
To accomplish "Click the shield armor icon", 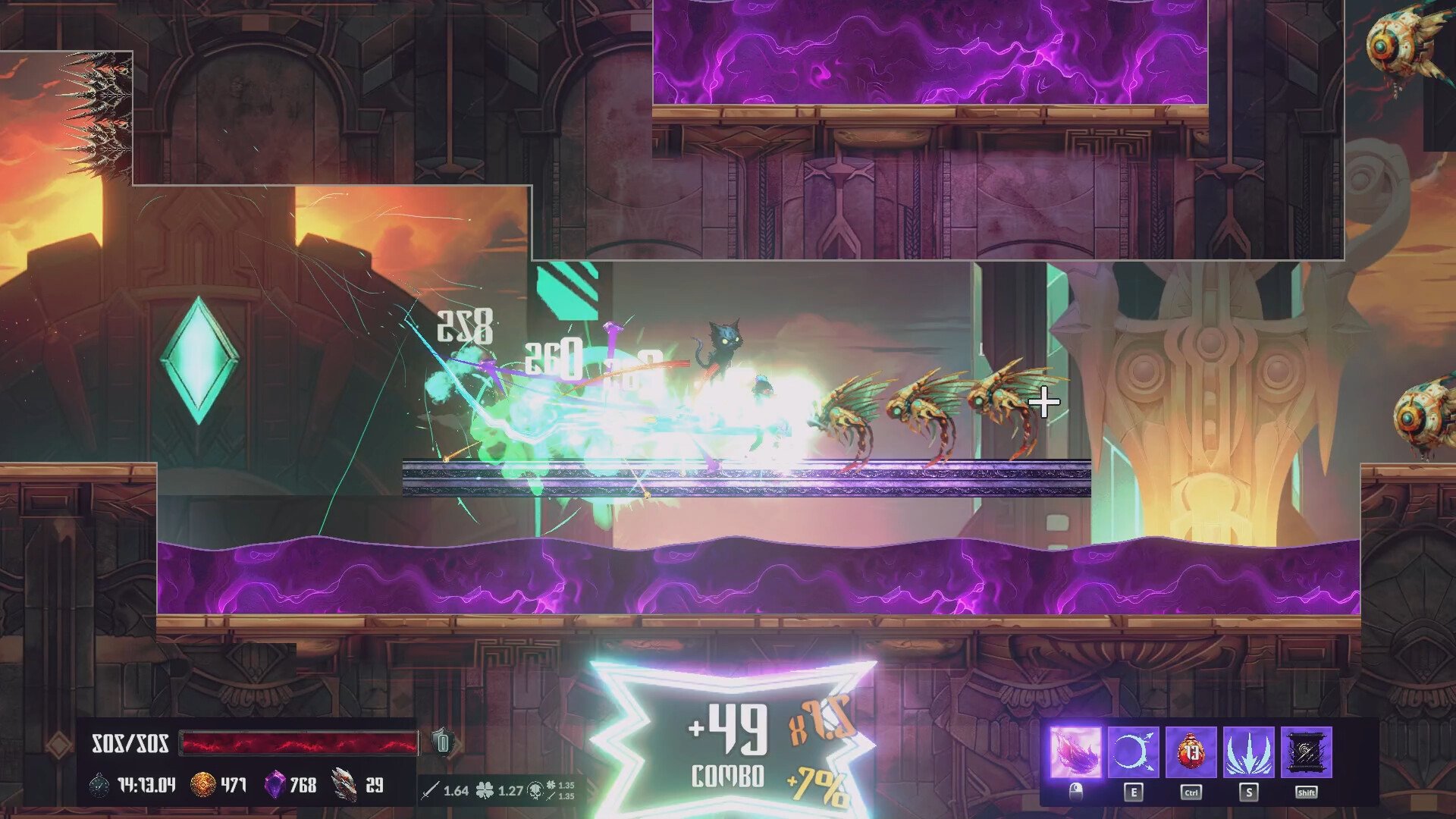I will click(x=443, y=741).
